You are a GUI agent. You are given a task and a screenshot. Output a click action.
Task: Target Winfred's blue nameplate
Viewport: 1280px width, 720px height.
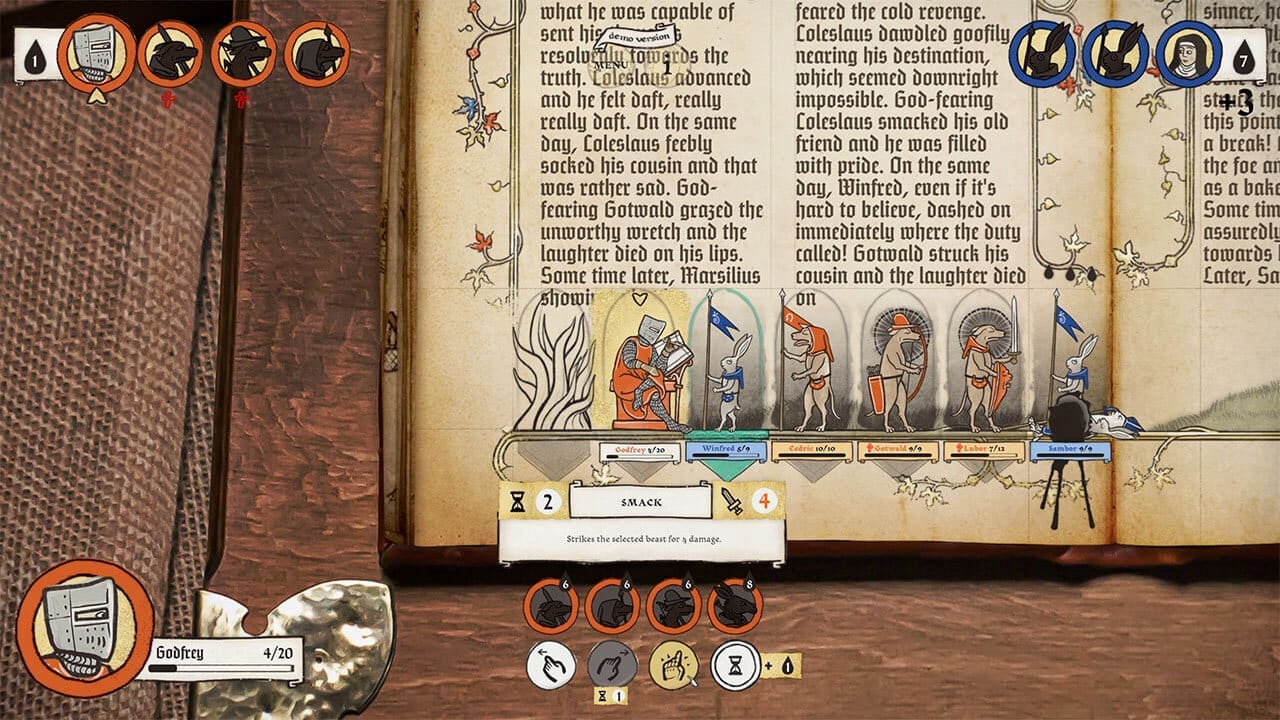point(726,451)
